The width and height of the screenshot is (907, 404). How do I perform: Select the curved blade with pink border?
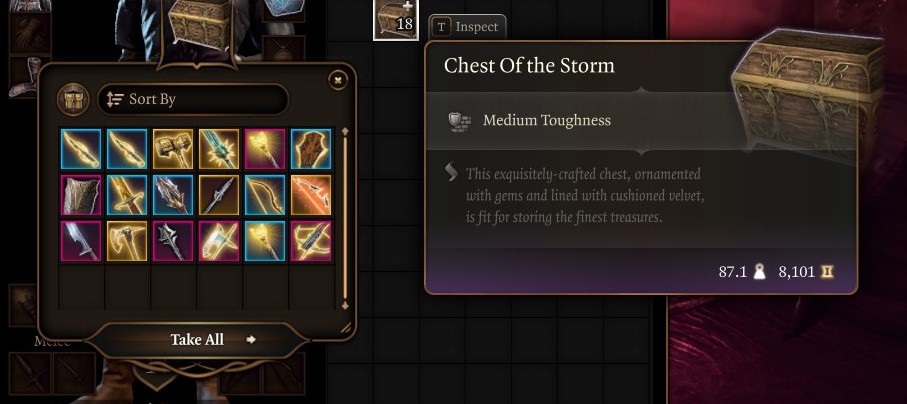pyautogui.click(x=80, y=241)
